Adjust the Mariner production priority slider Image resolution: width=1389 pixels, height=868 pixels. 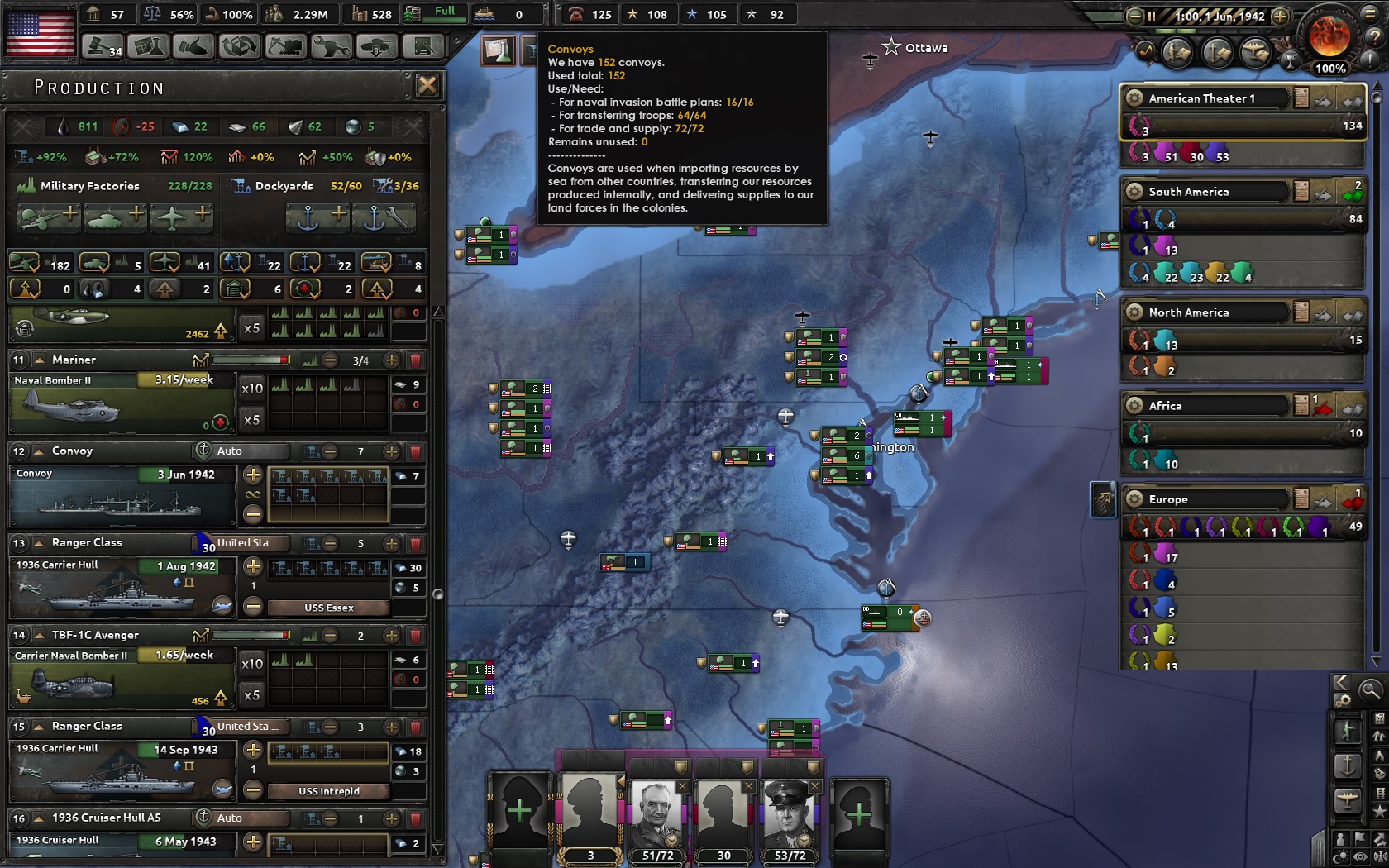248,360
